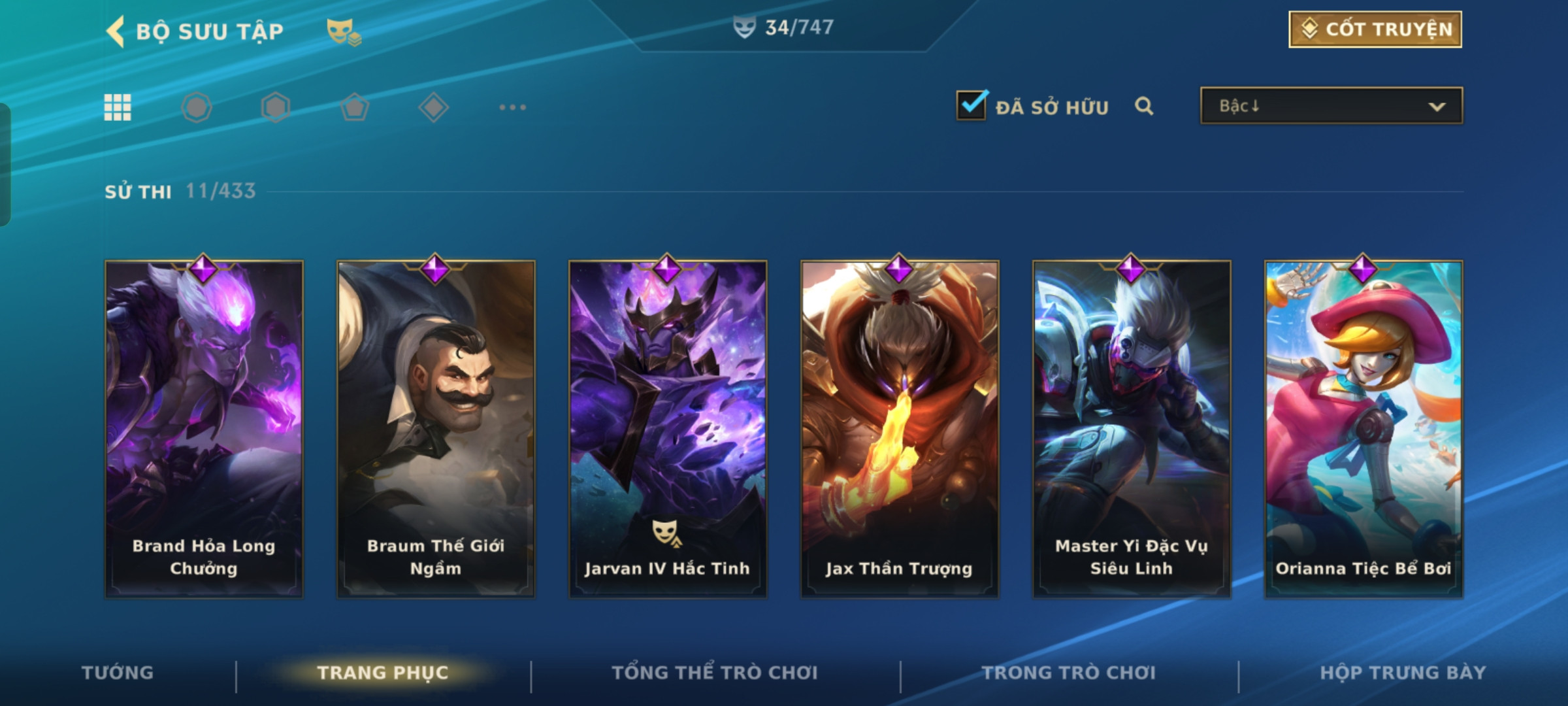The image size is (1568, 706).
Task: Show the Hộp Trưng Bày tab
Action: coord(1403,673)
